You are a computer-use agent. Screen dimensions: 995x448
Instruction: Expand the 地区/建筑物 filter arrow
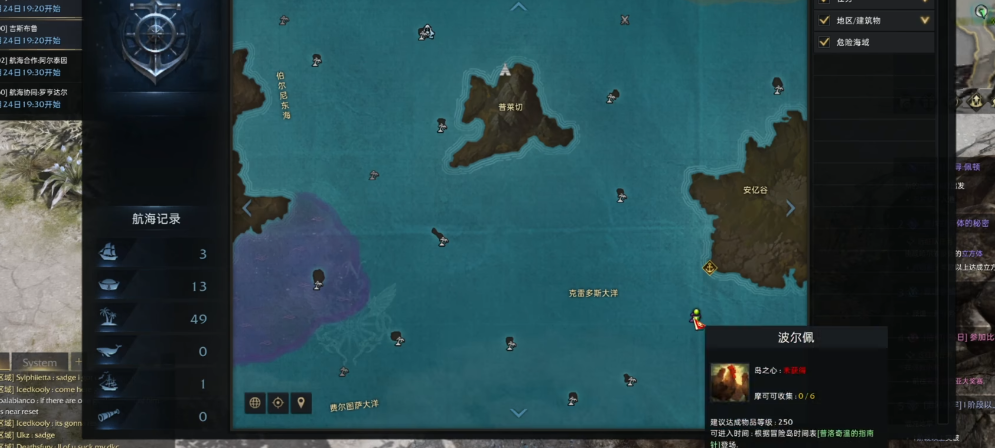tap(924, 20)
